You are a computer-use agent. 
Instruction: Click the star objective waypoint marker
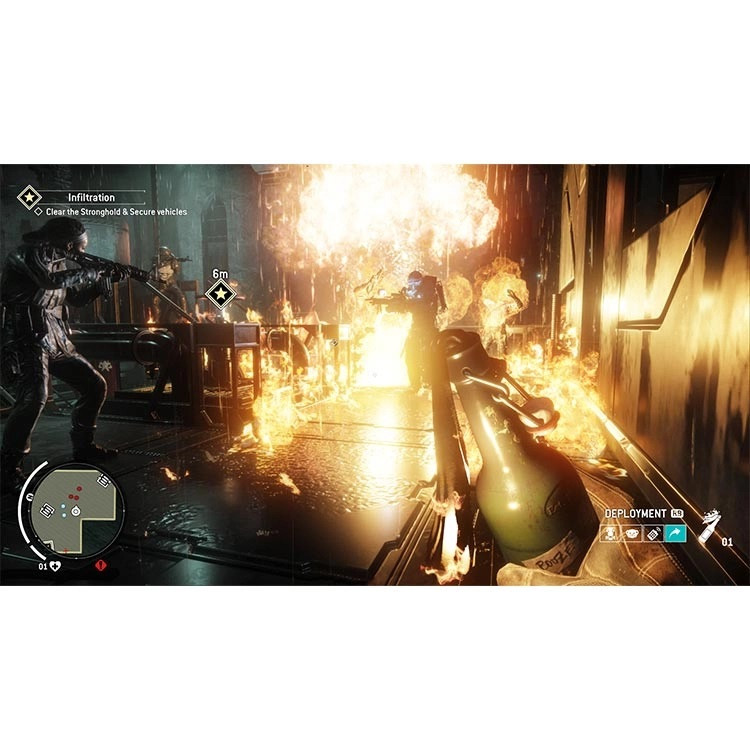[219, 294]
